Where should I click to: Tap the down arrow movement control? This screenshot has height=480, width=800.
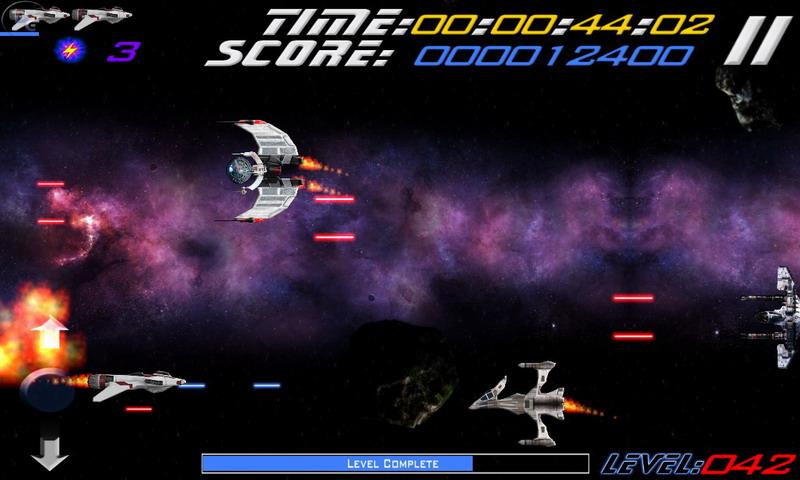tap(49, 452)
